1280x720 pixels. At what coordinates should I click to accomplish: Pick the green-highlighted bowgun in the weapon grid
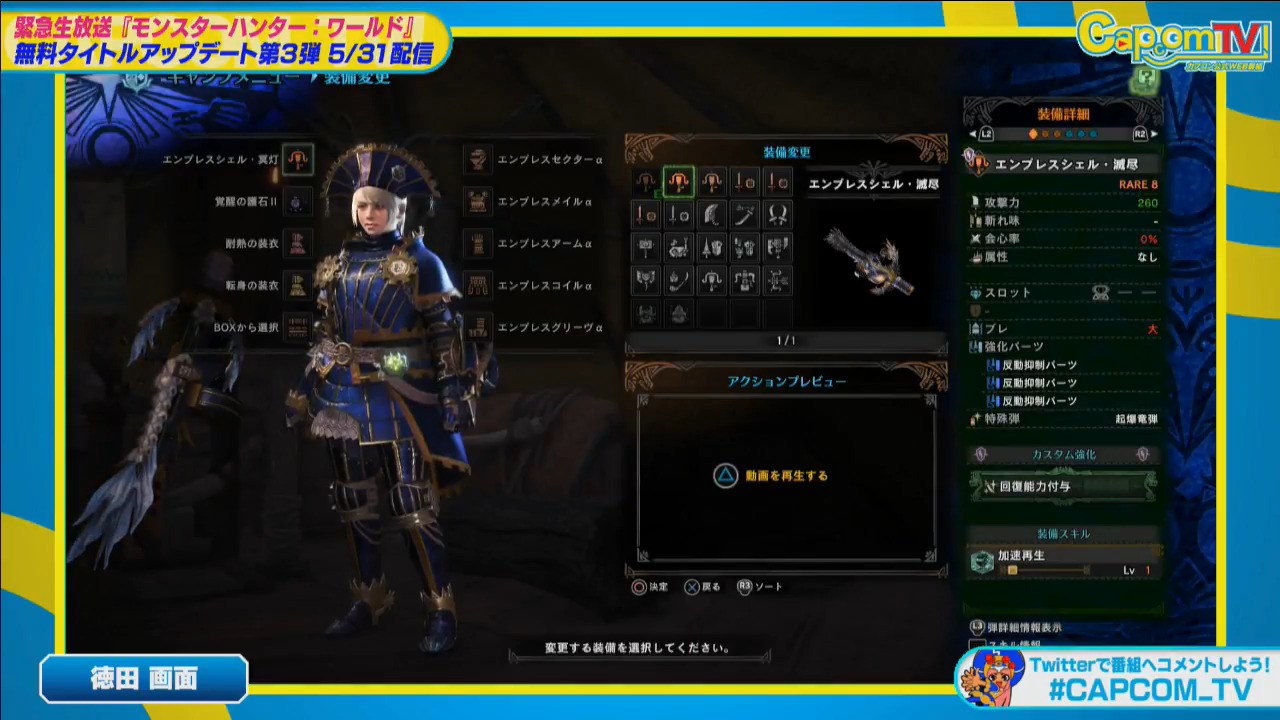tap(679, 181)
